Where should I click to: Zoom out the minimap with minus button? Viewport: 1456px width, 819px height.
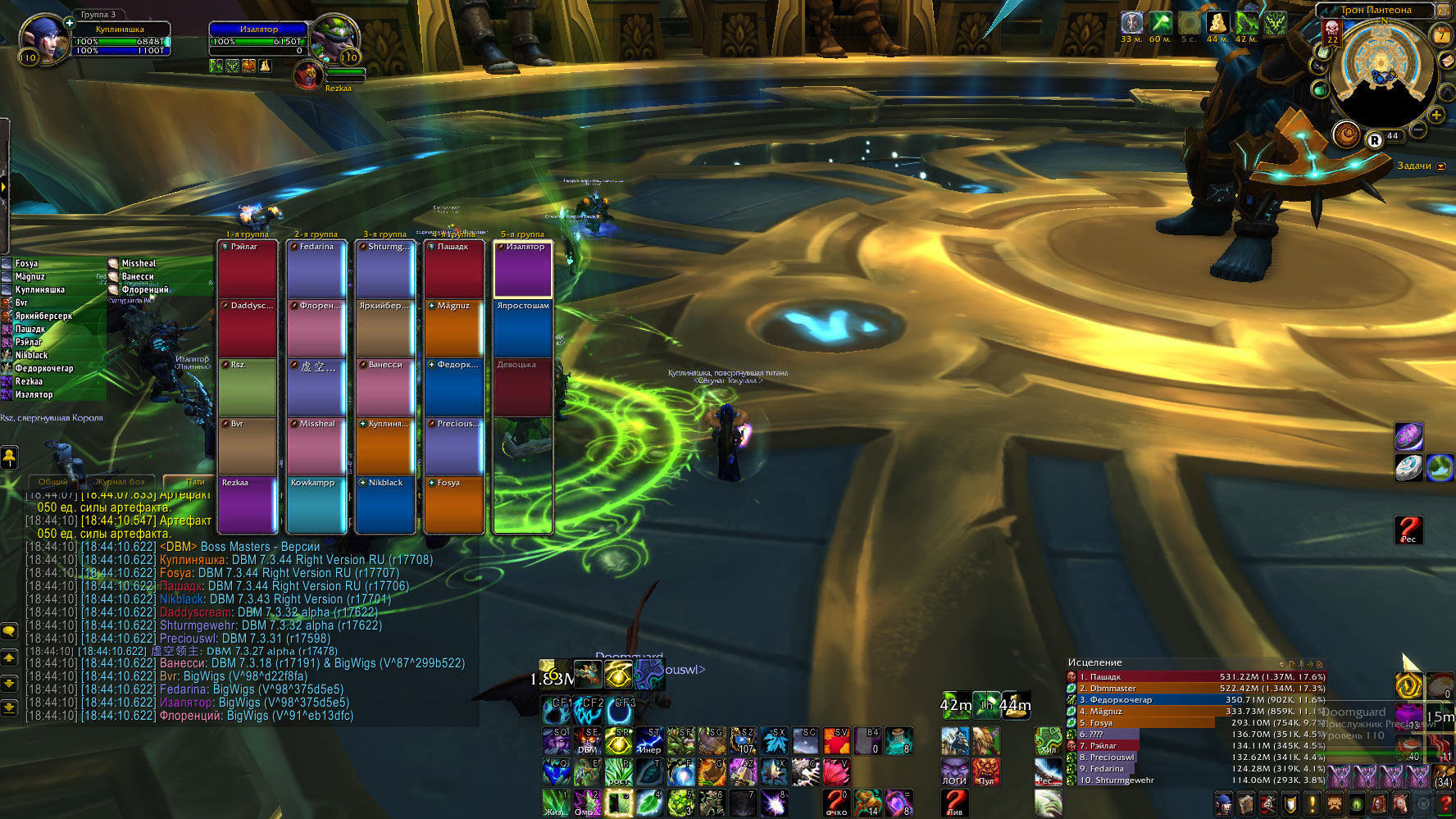pyautogui.click(x=1417, y=130)
